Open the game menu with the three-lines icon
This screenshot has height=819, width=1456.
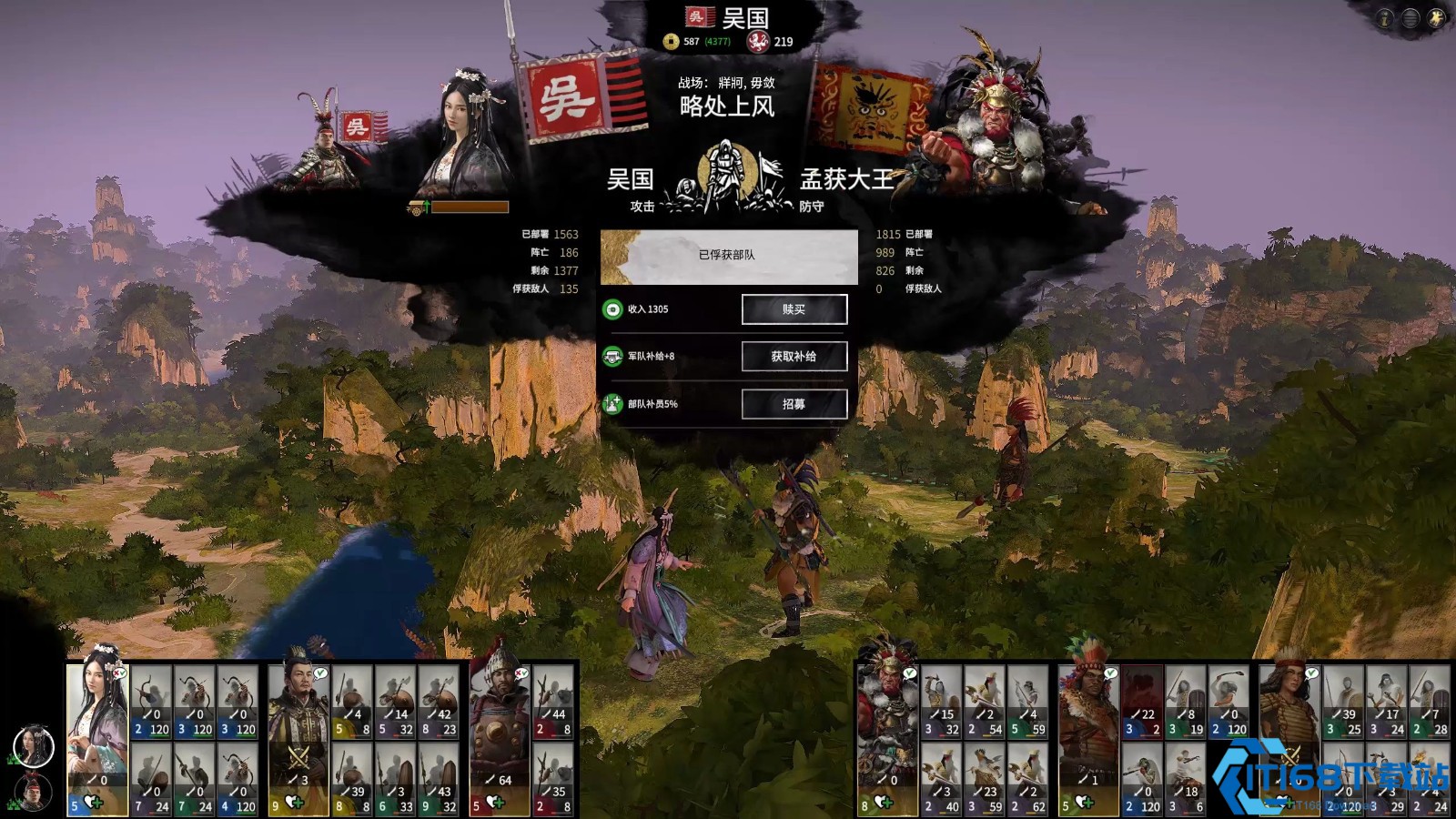[1410, 18]
